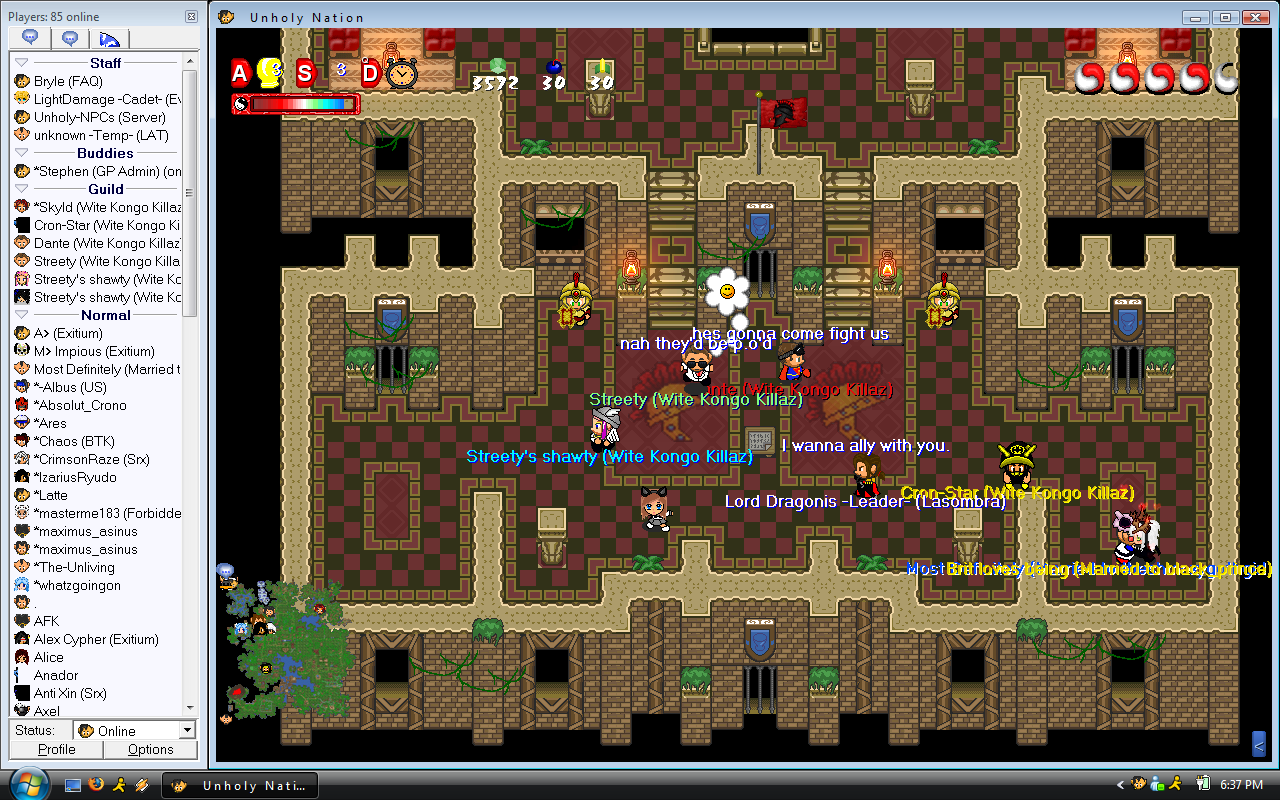Close the players list panel
1280x800 pixels.
(191, 17)
